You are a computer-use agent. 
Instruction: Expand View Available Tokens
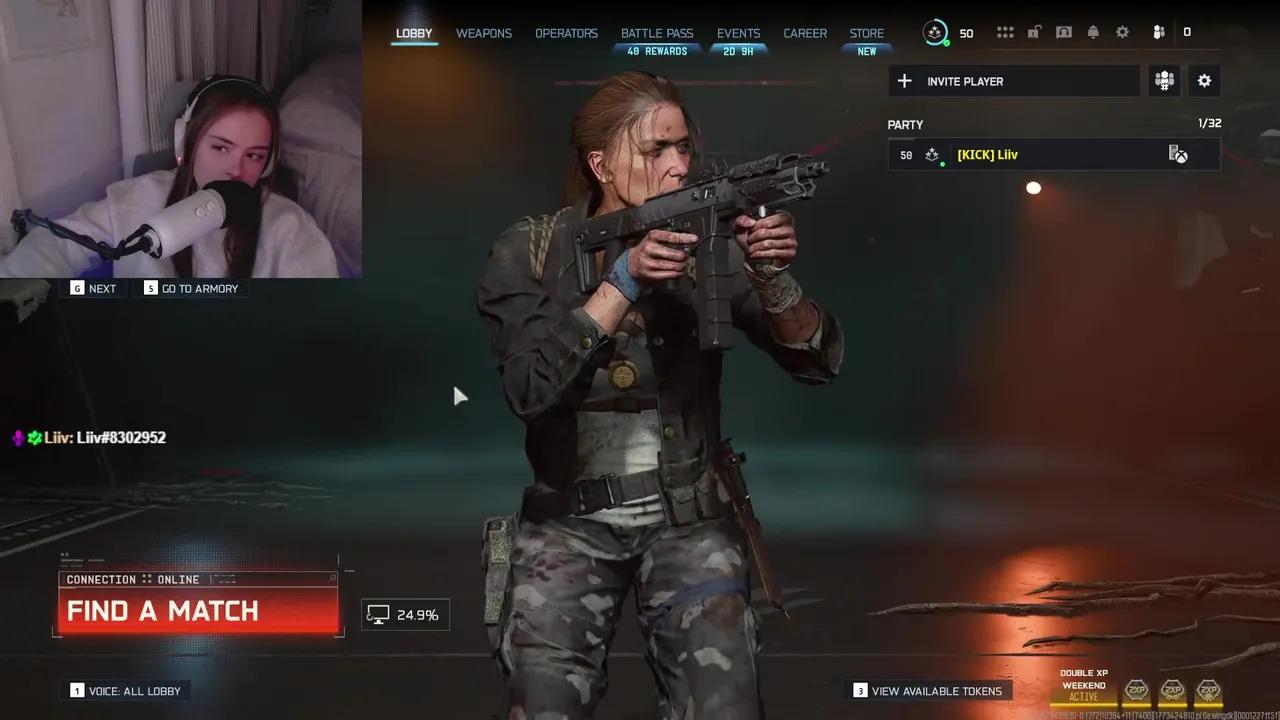[928, 690]
